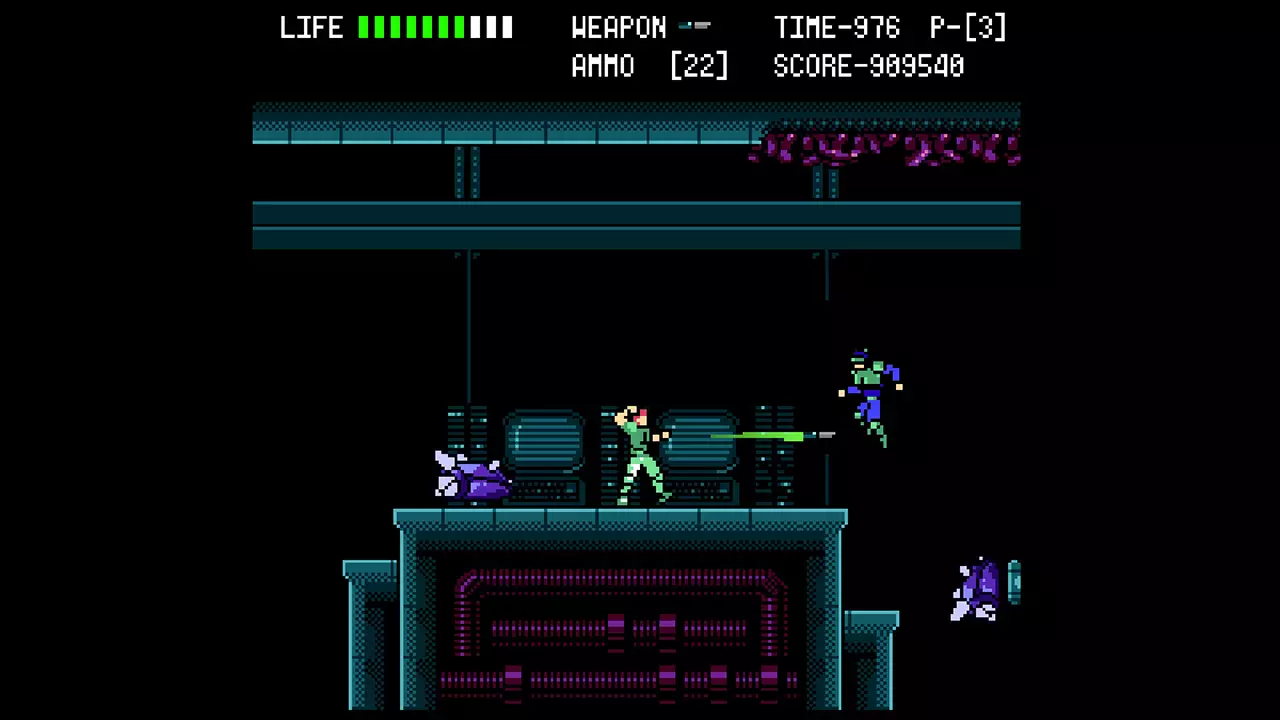Select the LIFE label in the HUD
1280x720 pixels.
click(311, 27)
